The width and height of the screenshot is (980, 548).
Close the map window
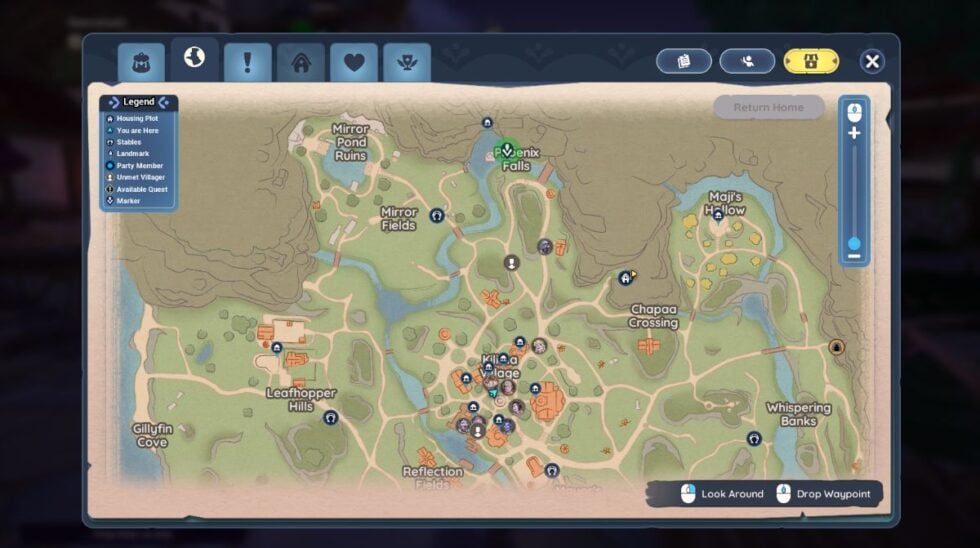tap(872, 62)
